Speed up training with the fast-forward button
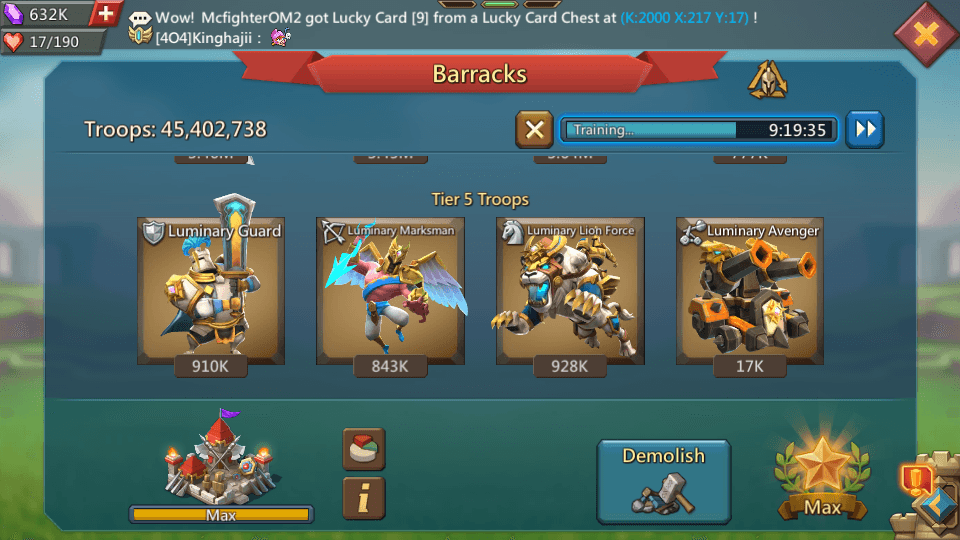The height and width of the screenshot is (540, 960). 865,130
